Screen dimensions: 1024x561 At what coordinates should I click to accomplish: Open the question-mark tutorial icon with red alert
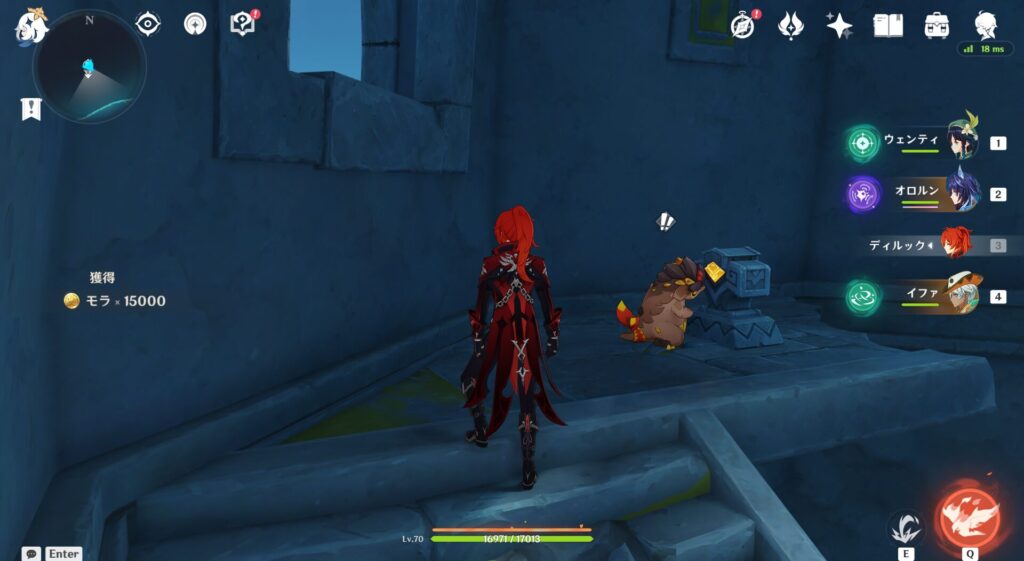point(243,24)
